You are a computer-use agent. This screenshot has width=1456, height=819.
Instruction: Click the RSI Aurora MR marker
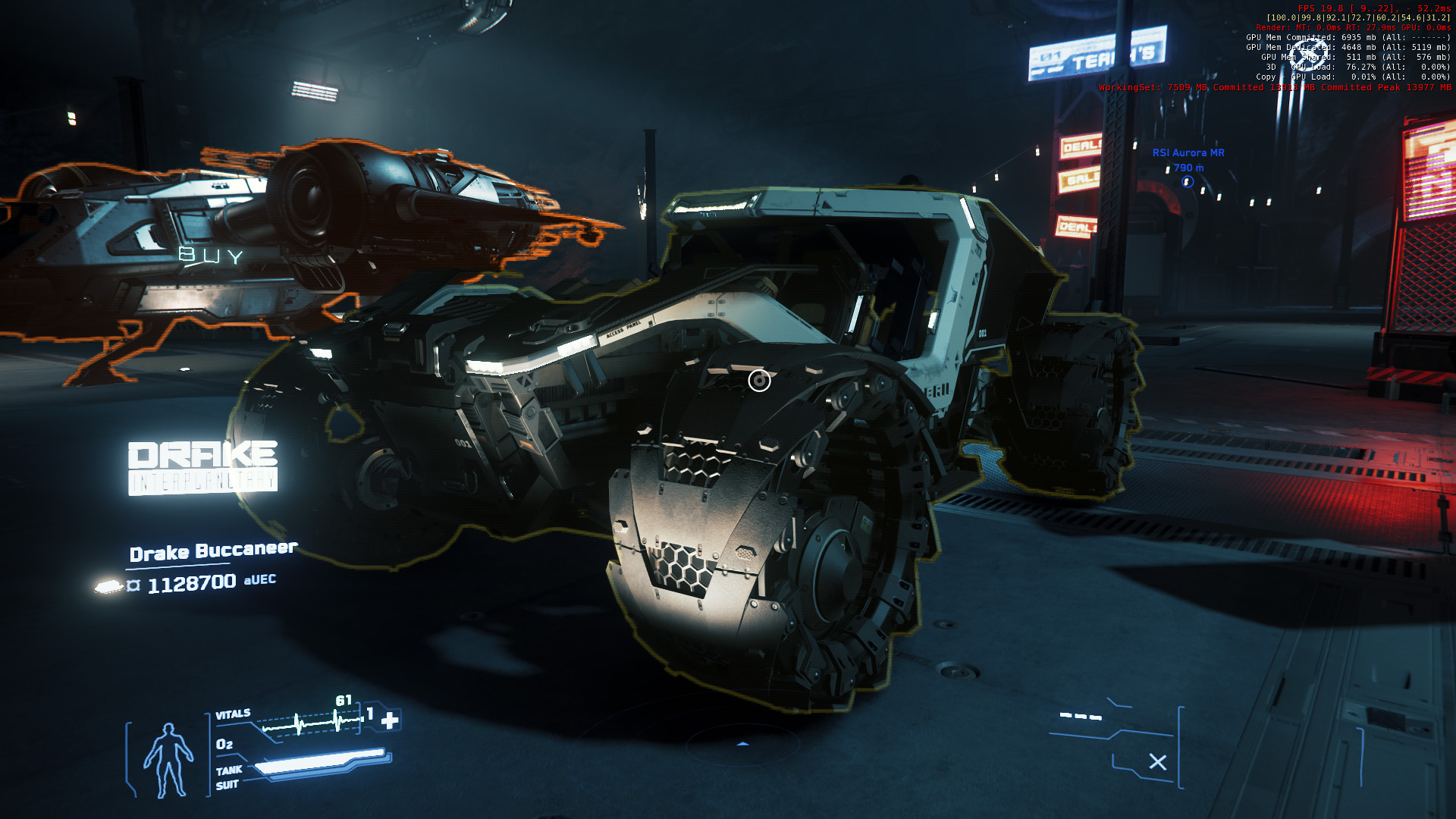pos(1188,182)
